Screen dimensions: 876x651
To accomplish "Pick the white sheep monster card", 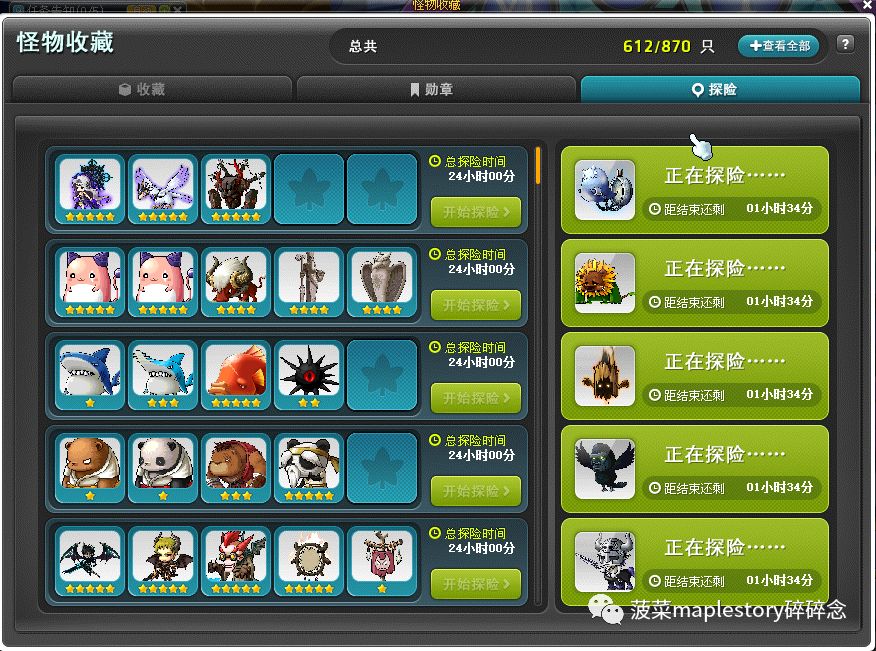I will click(x=236, y=279).
